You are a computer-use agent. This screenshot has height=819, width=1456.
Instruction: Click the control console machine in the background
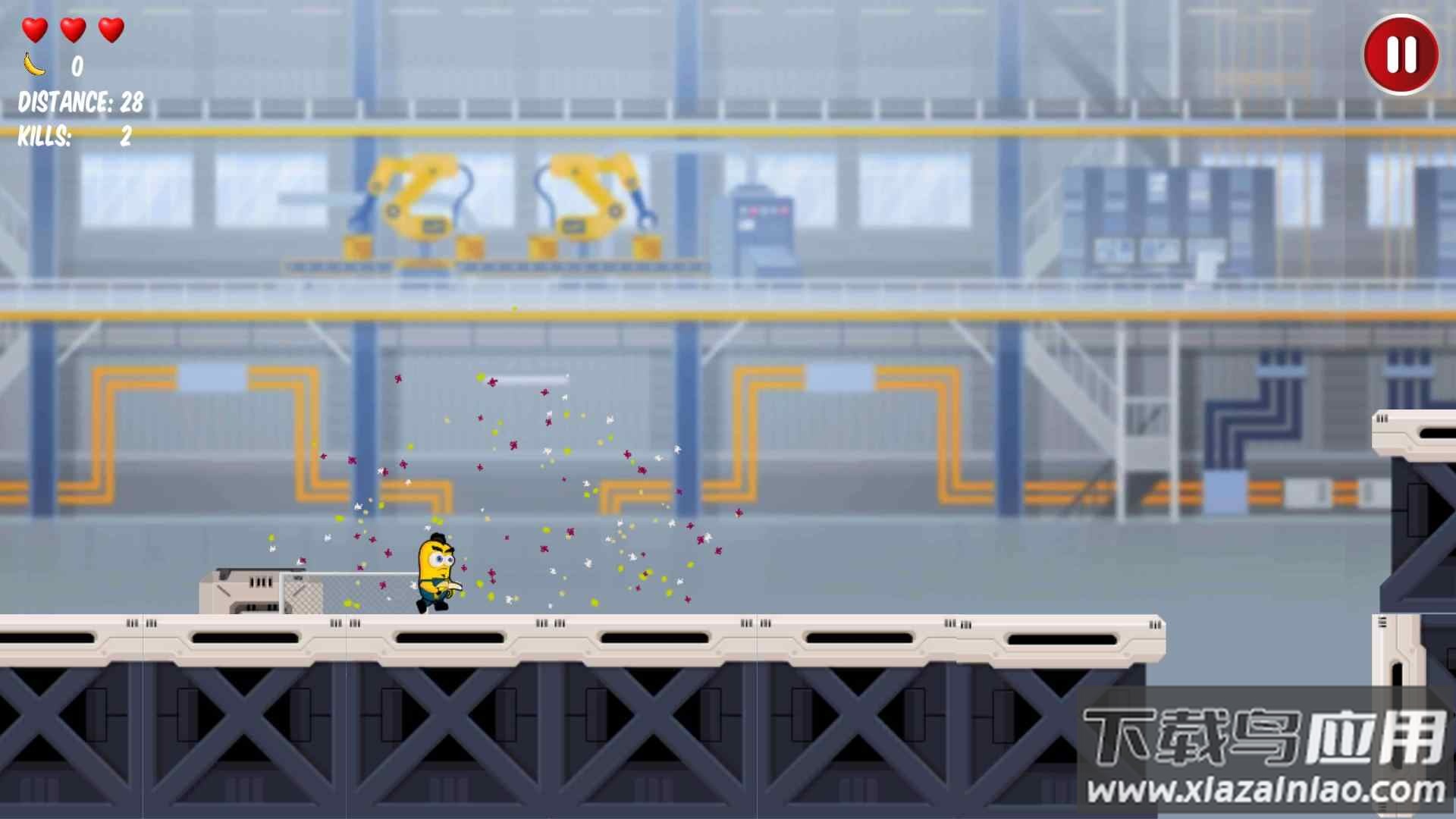(762, 227)
